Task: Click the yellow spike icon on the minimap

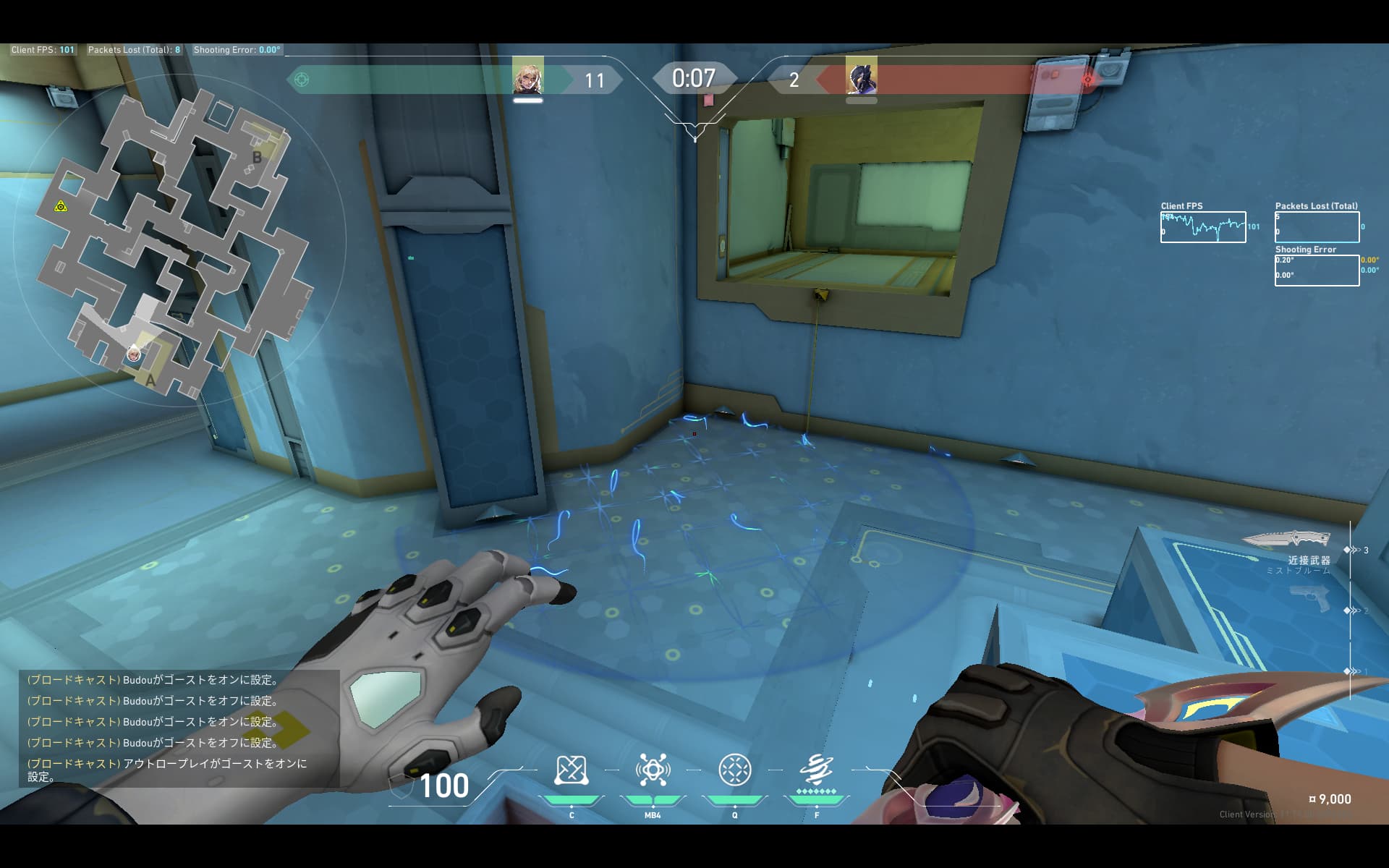Action: tap(61, 207)
